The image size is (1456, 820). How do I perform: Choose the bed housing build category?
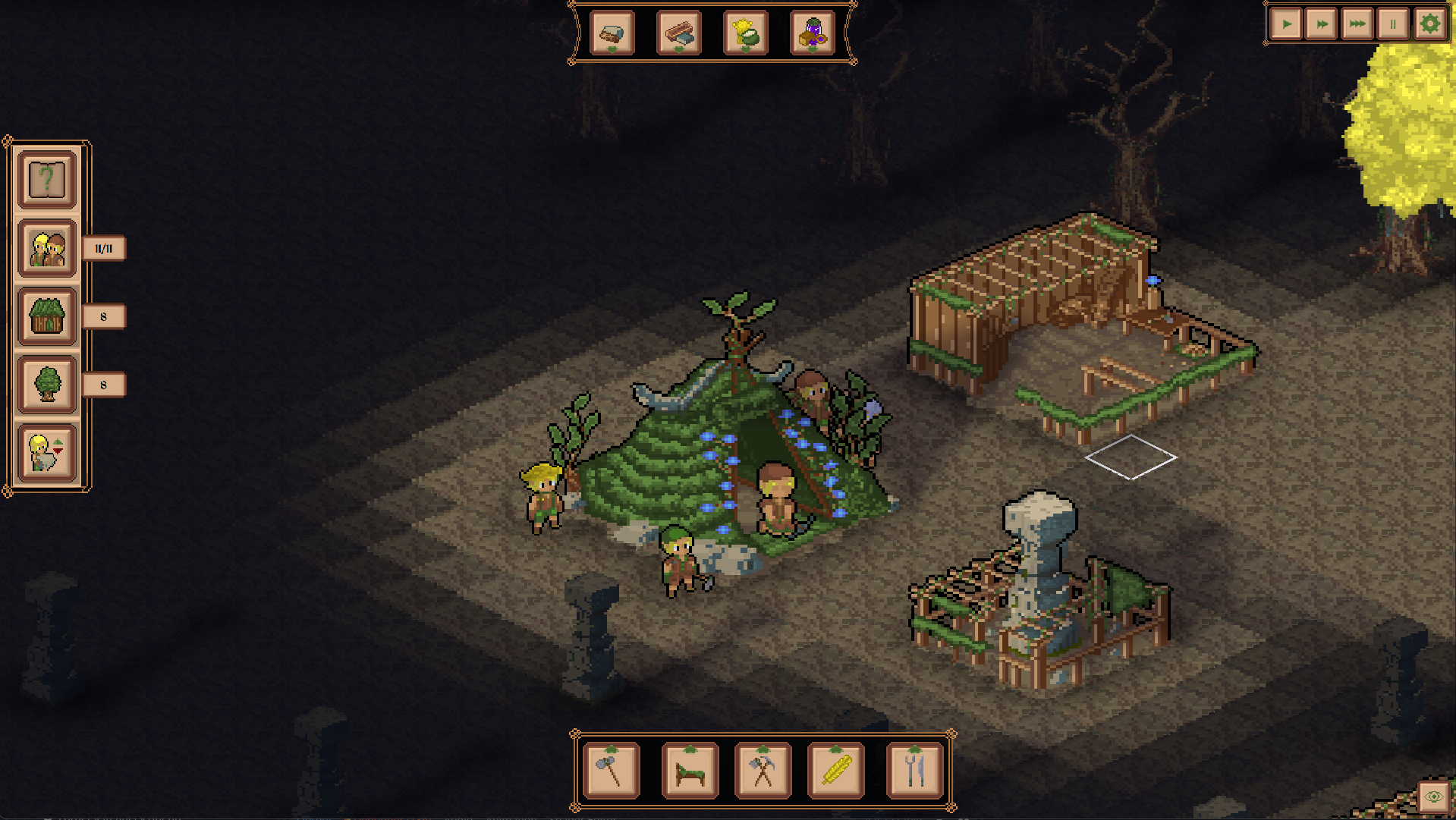(690, 771)
